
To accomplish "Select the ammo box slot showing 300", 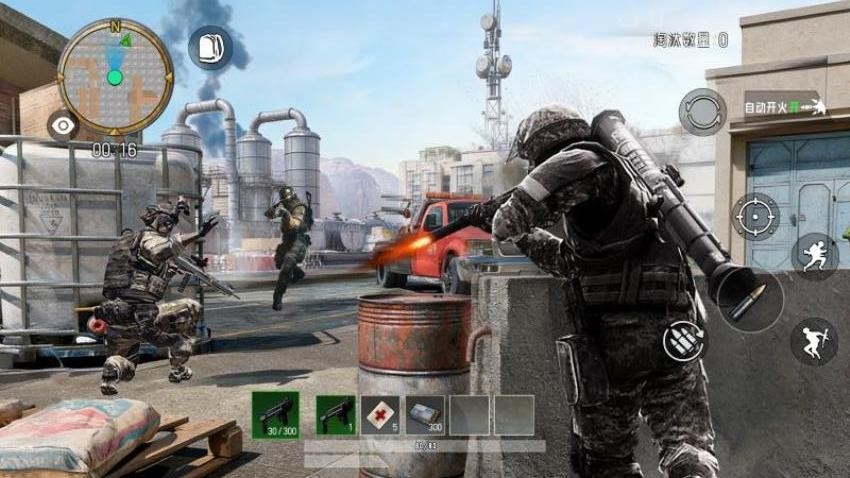I will (425, 414).
